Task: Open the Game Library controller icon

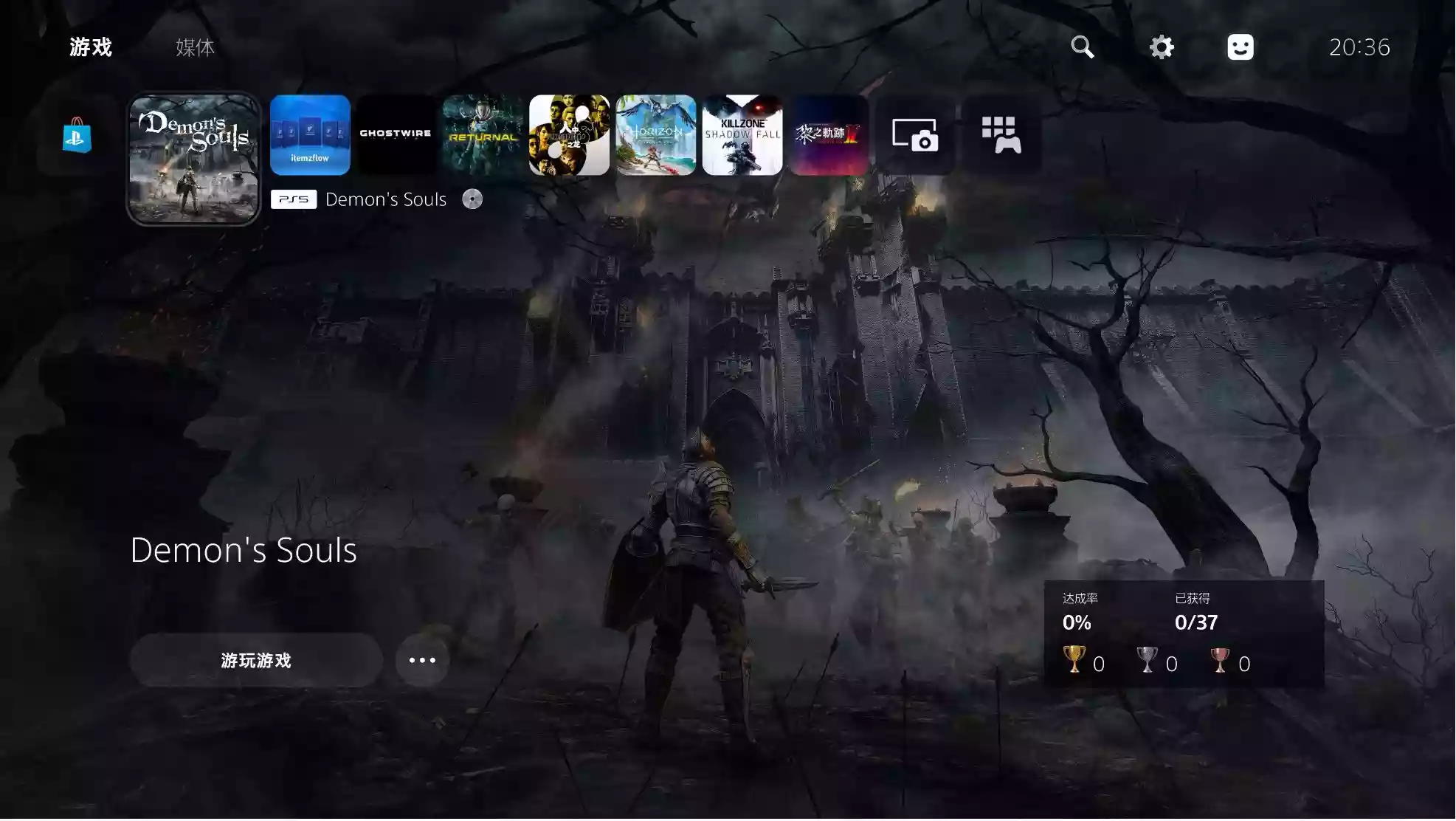Action: coord(1001,135)
